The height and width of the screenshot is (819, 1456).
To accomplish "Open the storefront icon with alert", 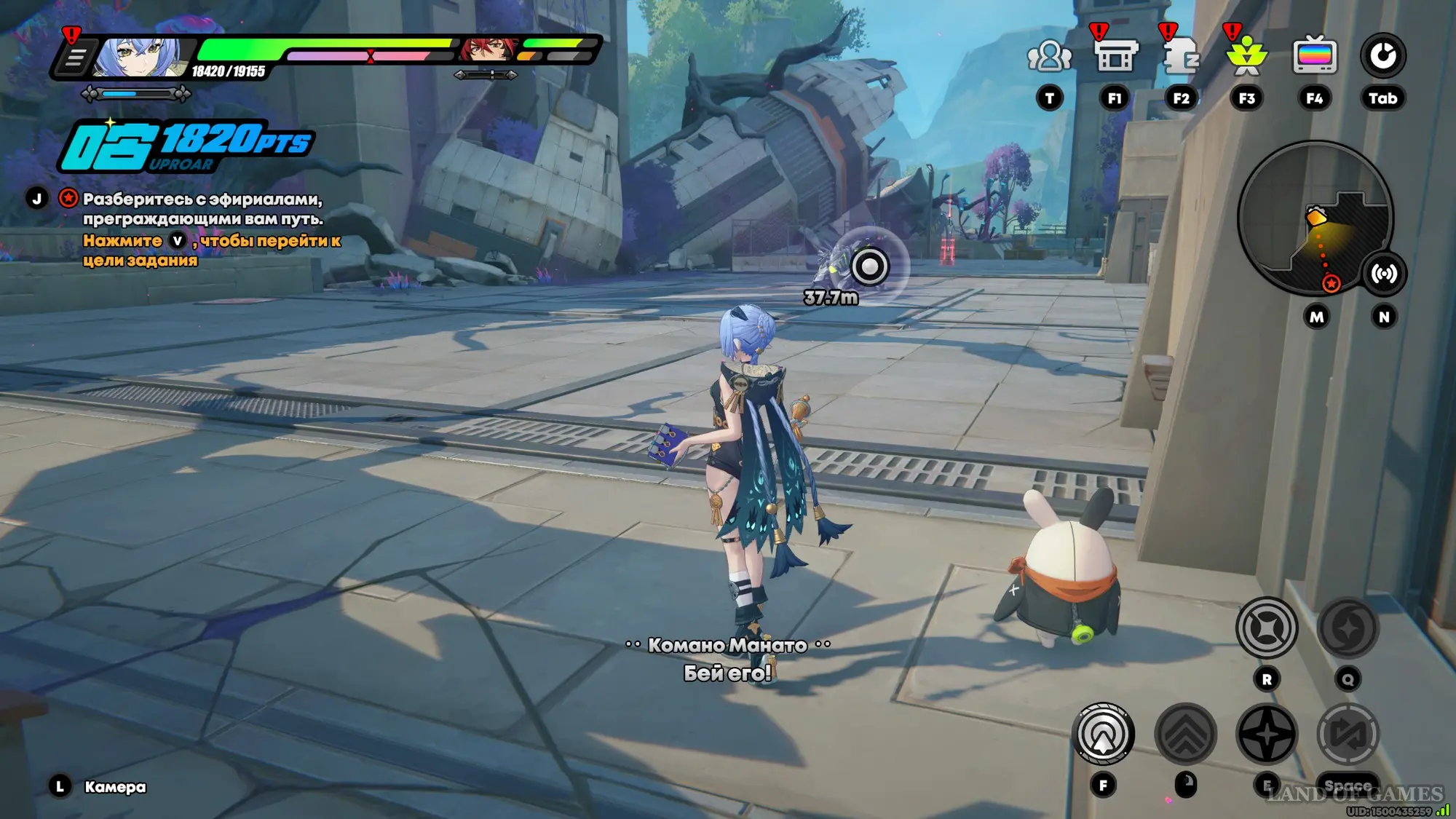I will click(x=1115, y=56).
